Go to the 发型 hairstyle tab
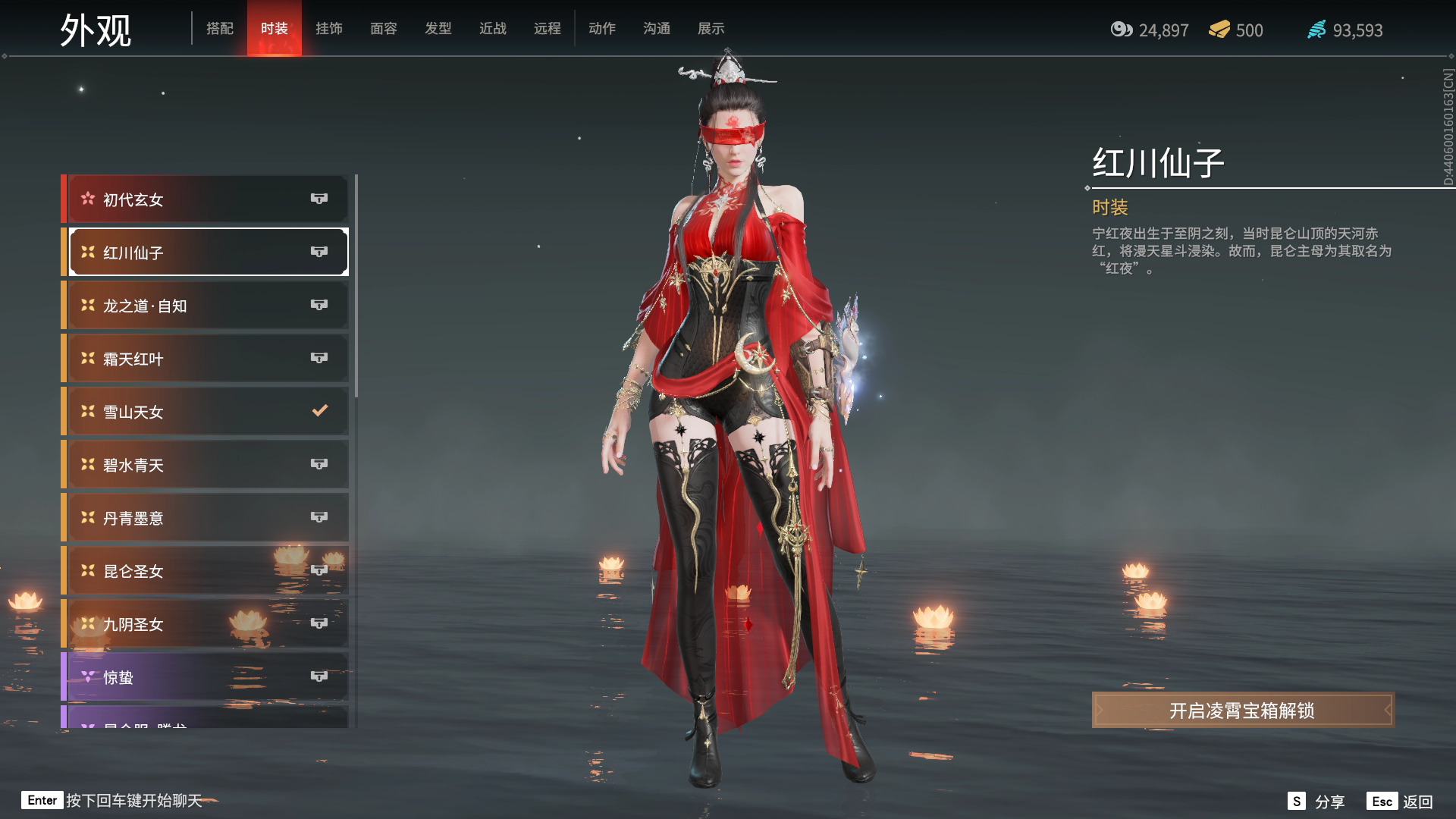The image size is (1456, 819). pos(438,29)
